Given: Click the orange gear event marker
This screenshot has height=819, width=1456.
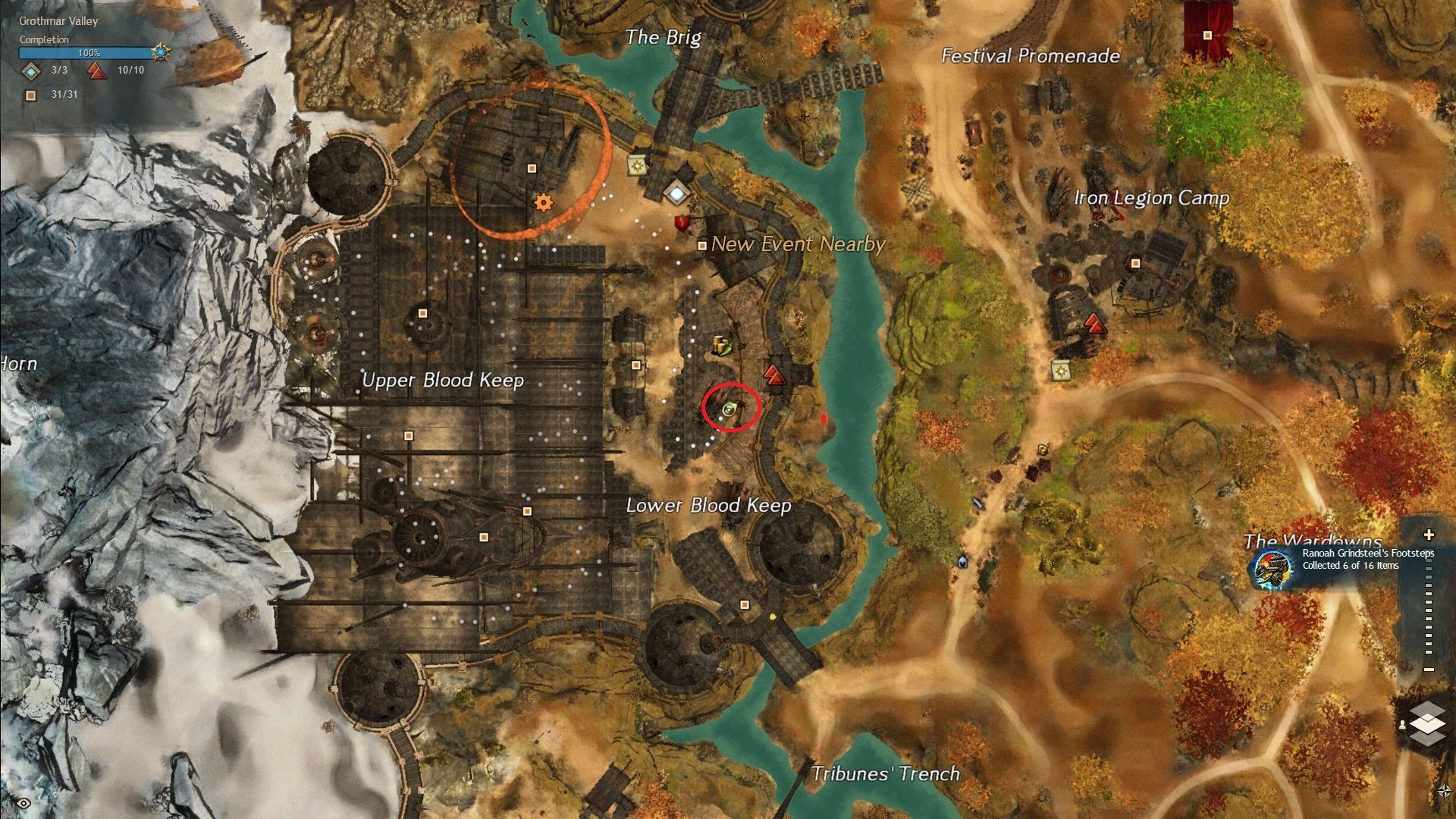Looking at the screenshot, I should click(544, 202).
